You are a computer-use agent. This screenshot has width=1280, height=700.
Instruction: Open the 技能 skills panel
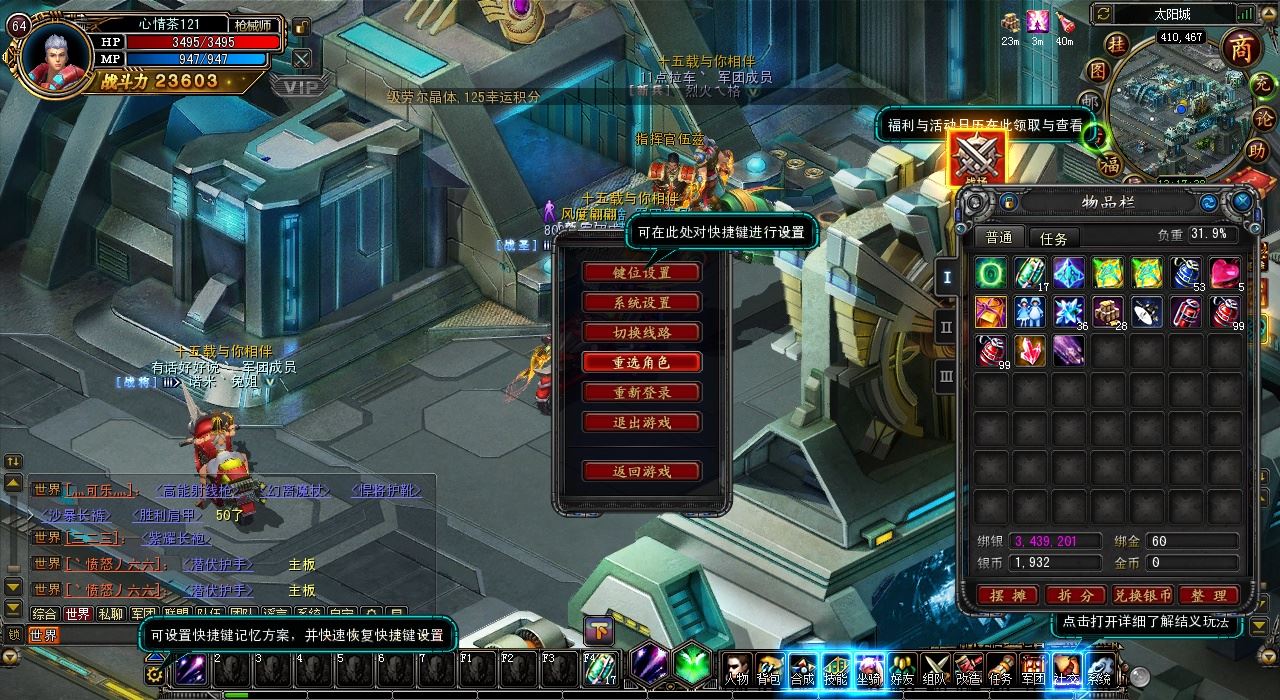click(x=836, y=668)
